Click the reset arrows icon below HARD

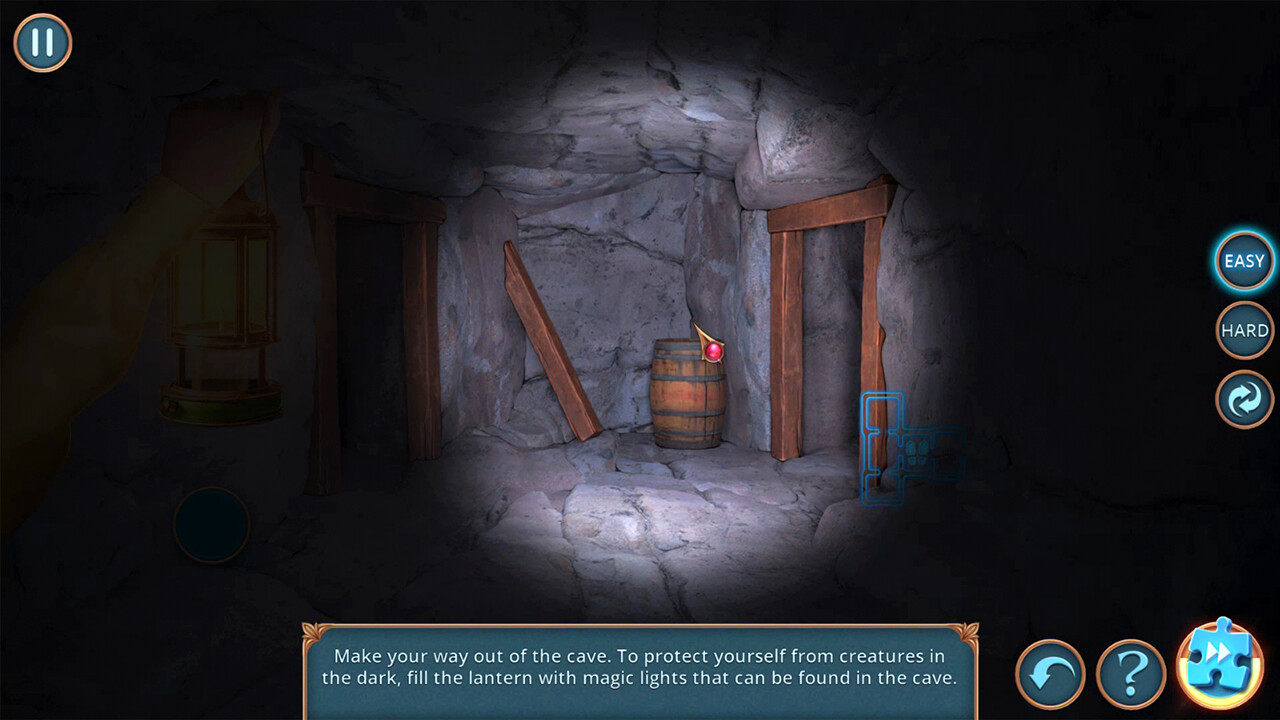[x=1243, y=399]
